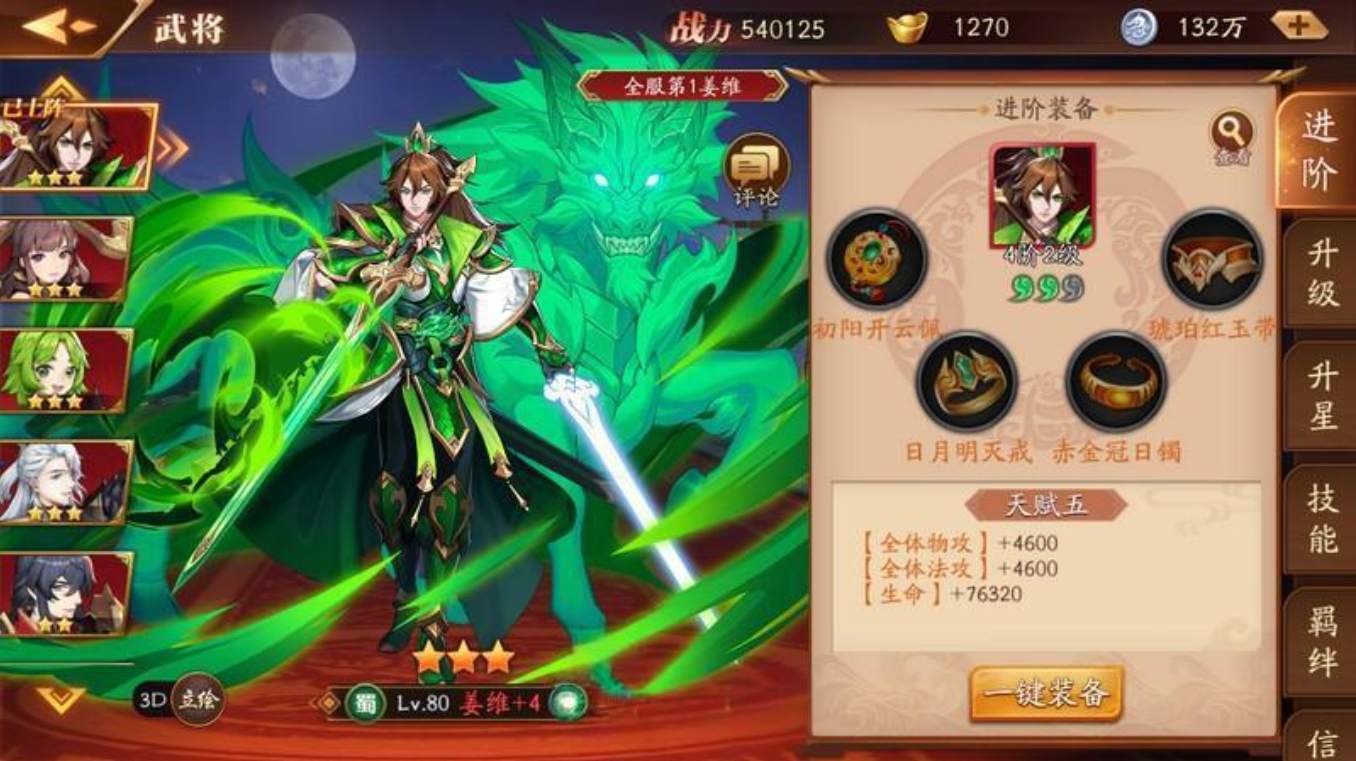Open the 升星 star-up tab

click(1322, 394)
